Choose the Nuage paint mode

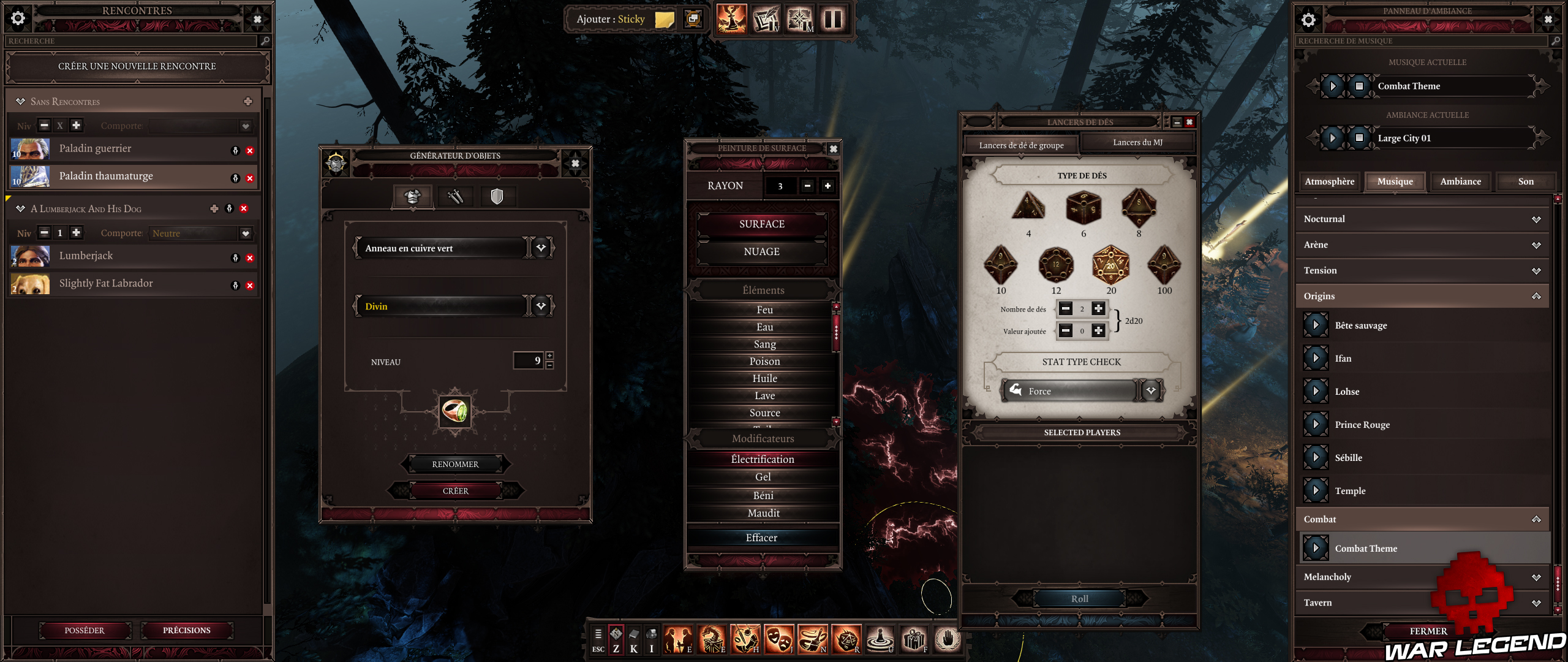(761, 252)
